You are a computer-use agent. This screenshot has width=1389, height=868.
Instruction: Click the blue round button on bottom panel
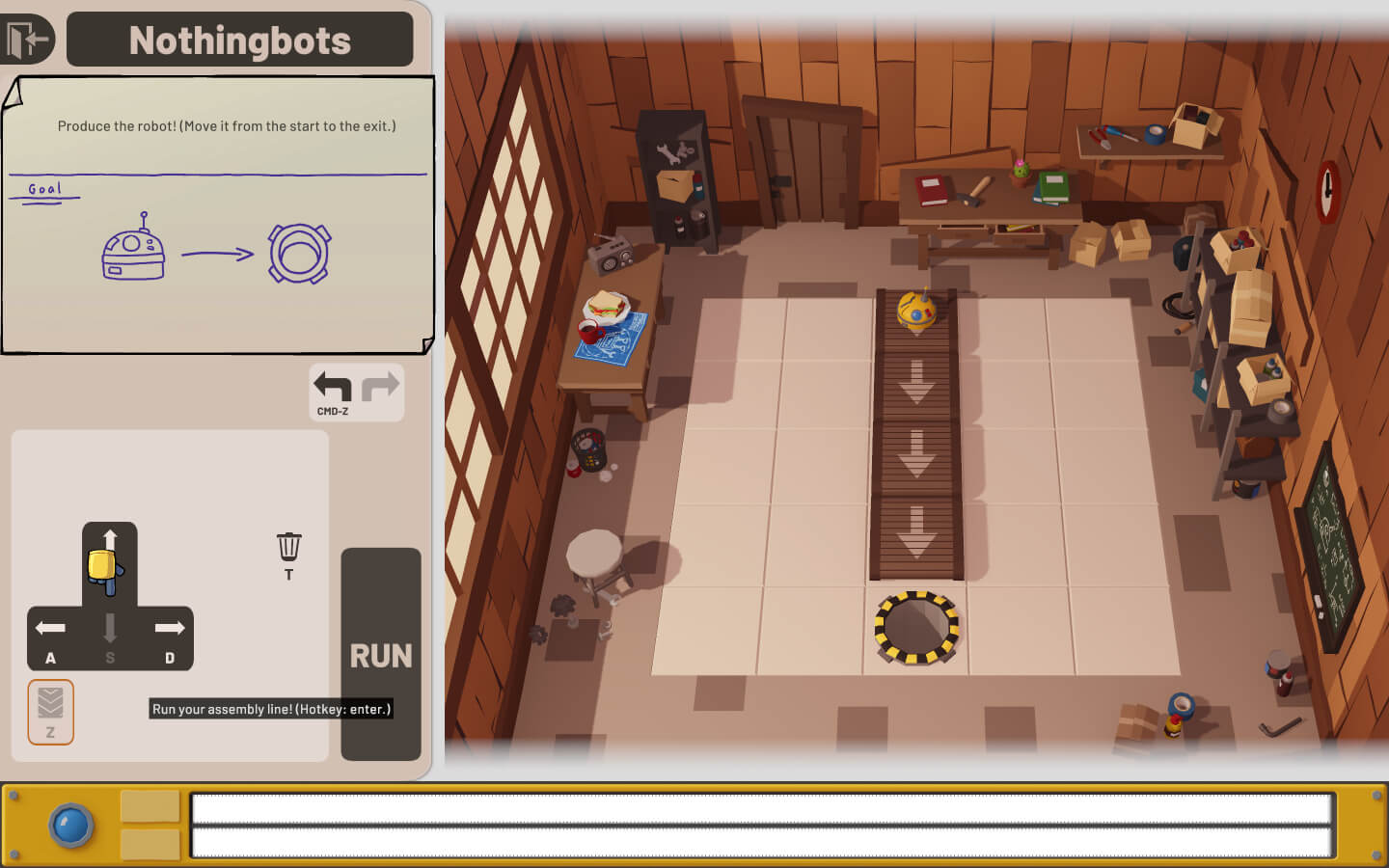coord(71,826)
